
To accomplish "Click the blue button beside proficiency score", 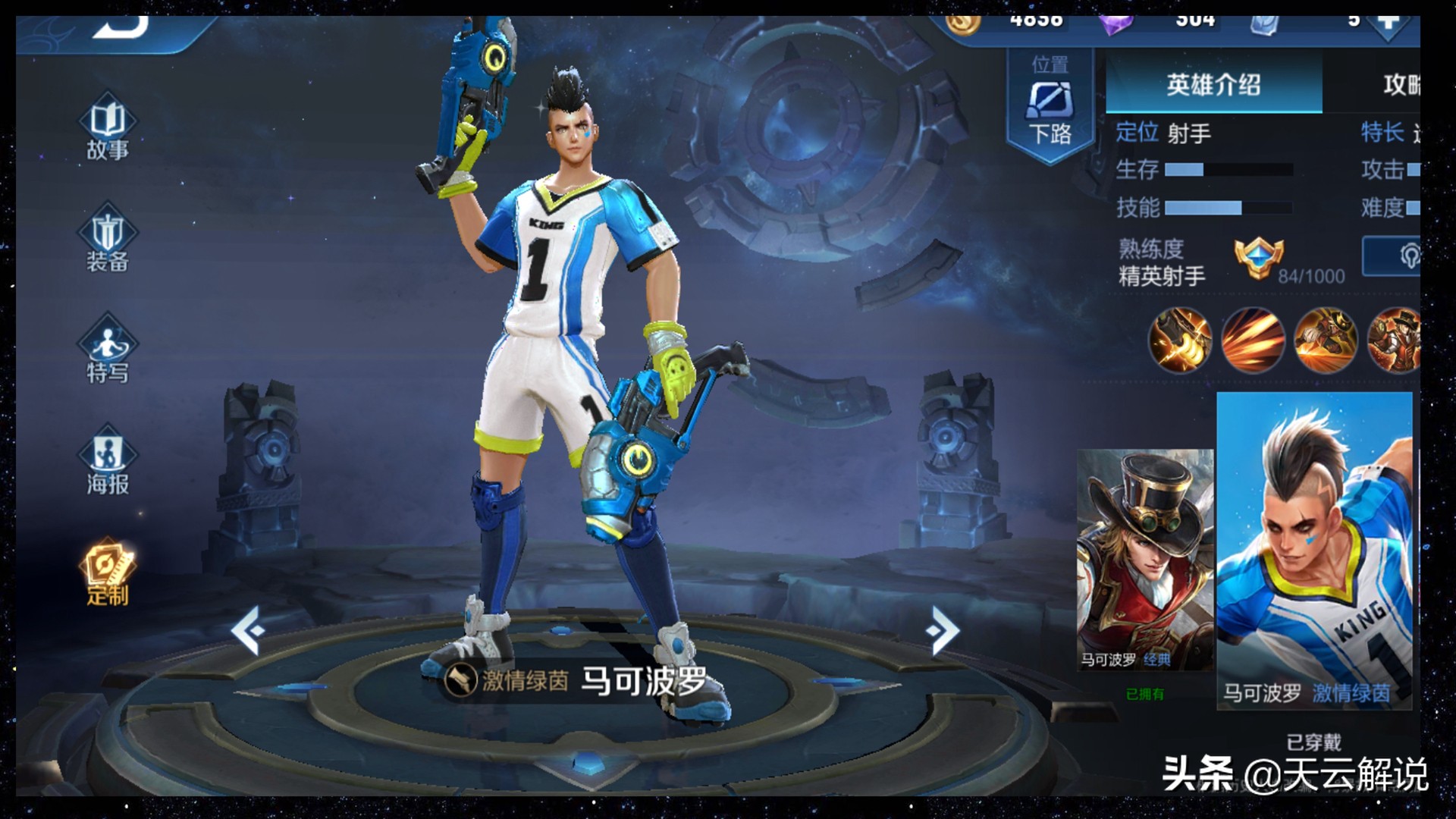I will coord(1392,256).
